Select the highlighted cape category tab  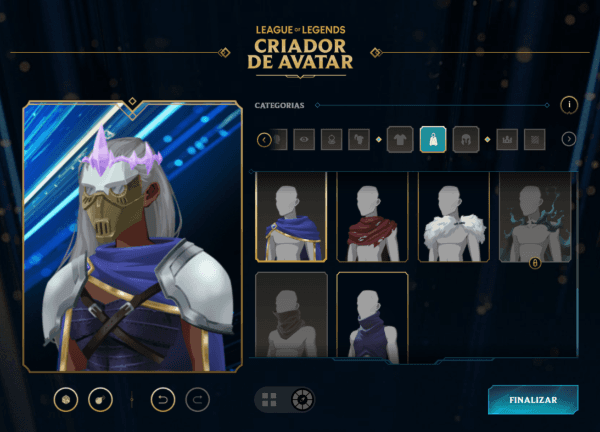point(433,139)
